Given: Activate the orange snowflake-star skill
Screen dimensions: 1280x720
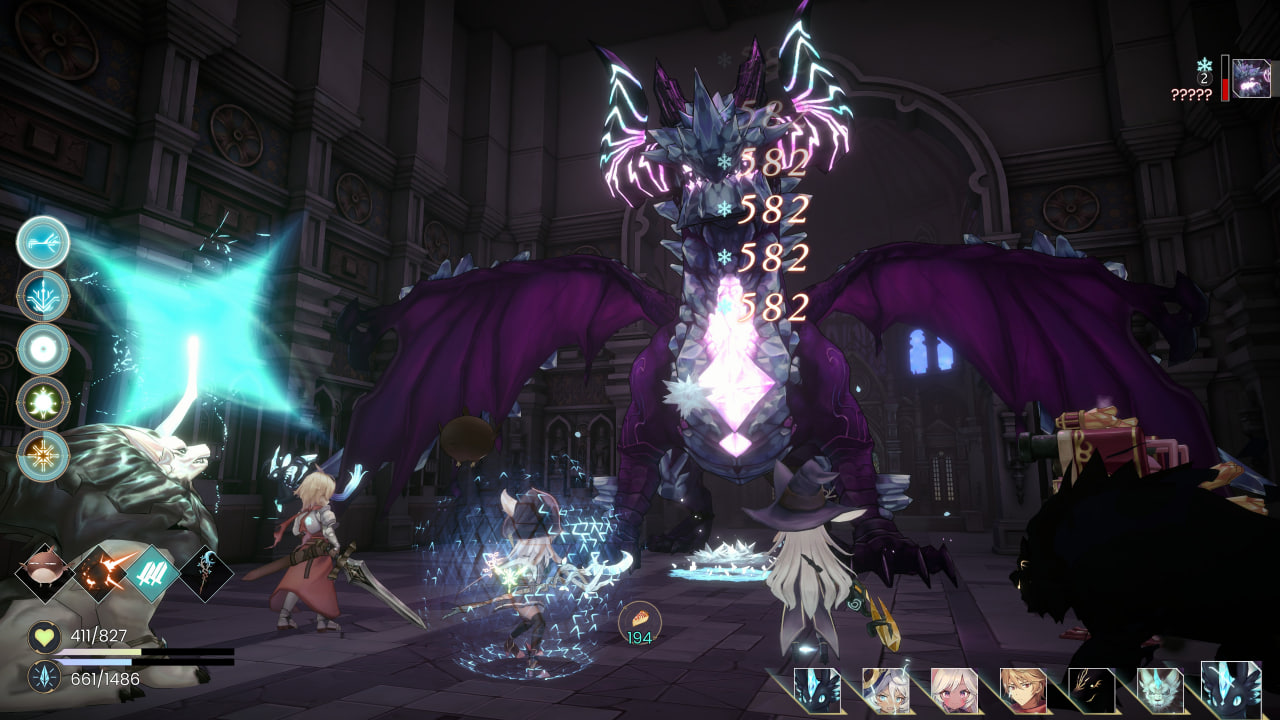Looking at the screenshot, I should pyautogui.click(x=44, y=456).
